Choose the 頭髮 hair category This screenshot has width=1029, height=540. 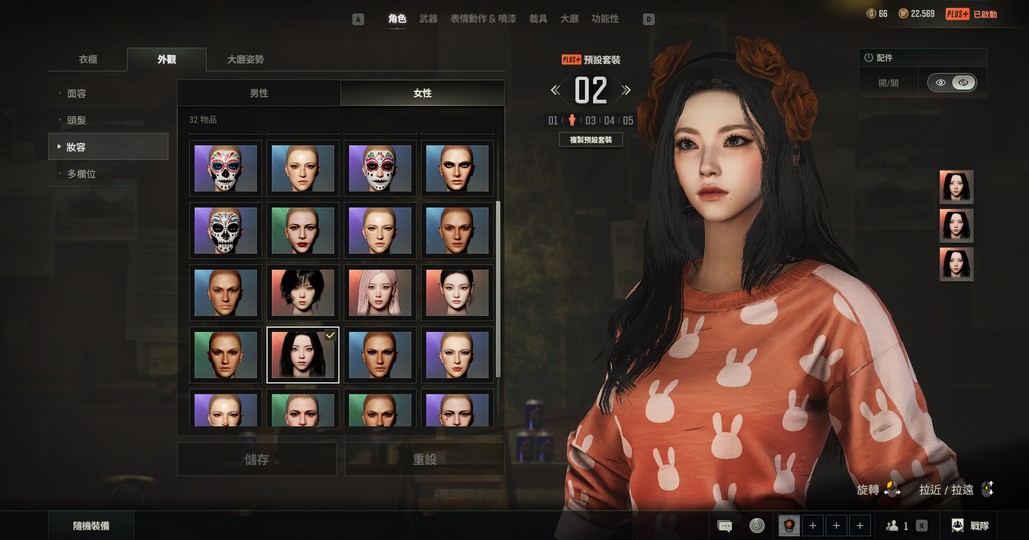(77, 120)
